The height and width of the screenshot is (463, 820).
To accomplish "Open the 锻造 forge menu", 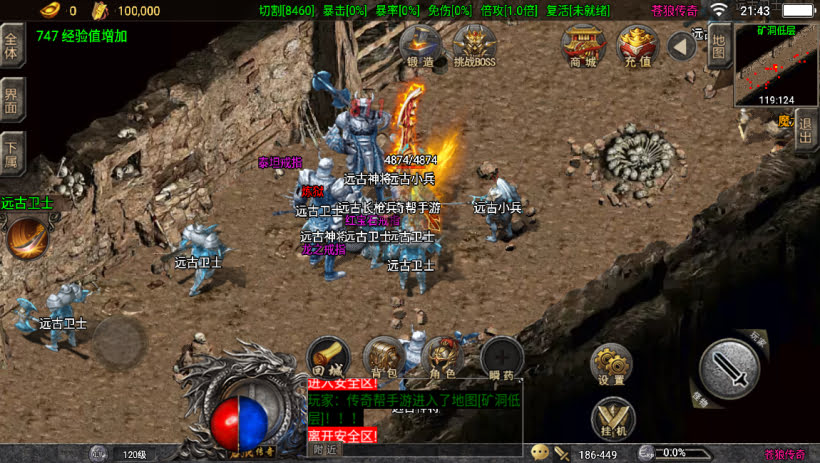I will [420, 46].
